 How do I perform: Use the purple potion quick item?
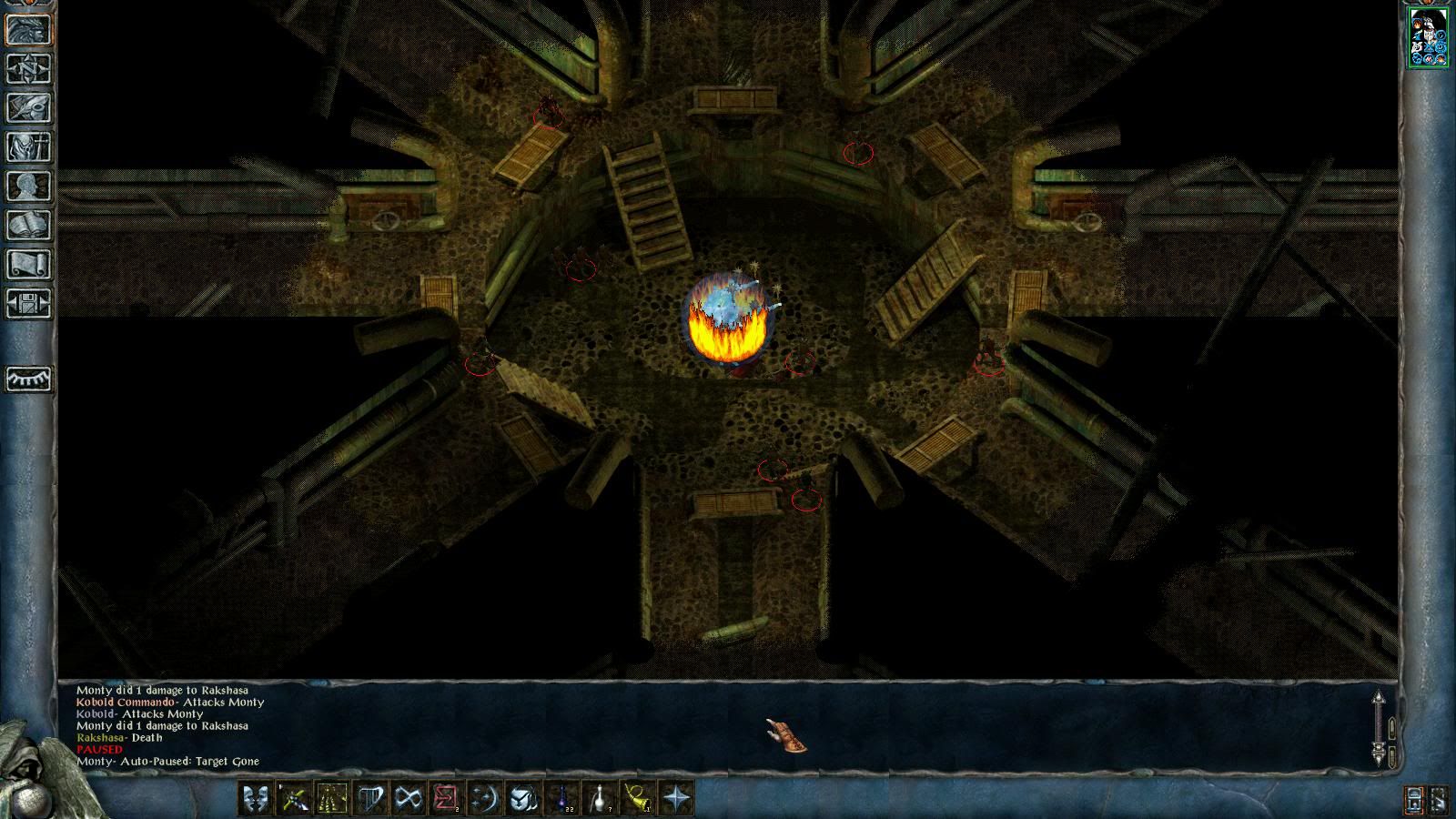coord(562,799)
